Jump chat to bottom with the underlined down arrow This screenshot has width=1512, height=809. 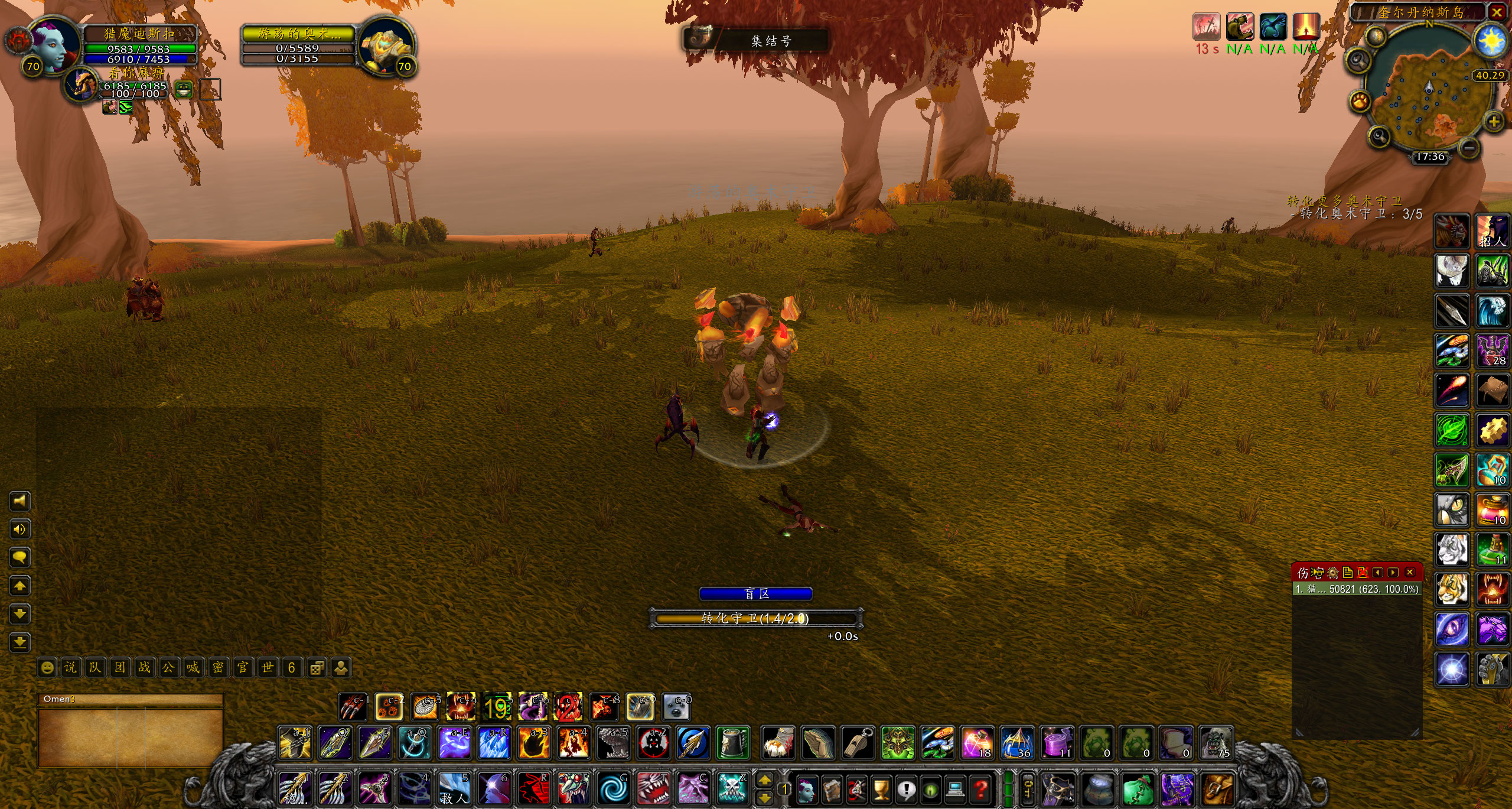click(19, 642)
